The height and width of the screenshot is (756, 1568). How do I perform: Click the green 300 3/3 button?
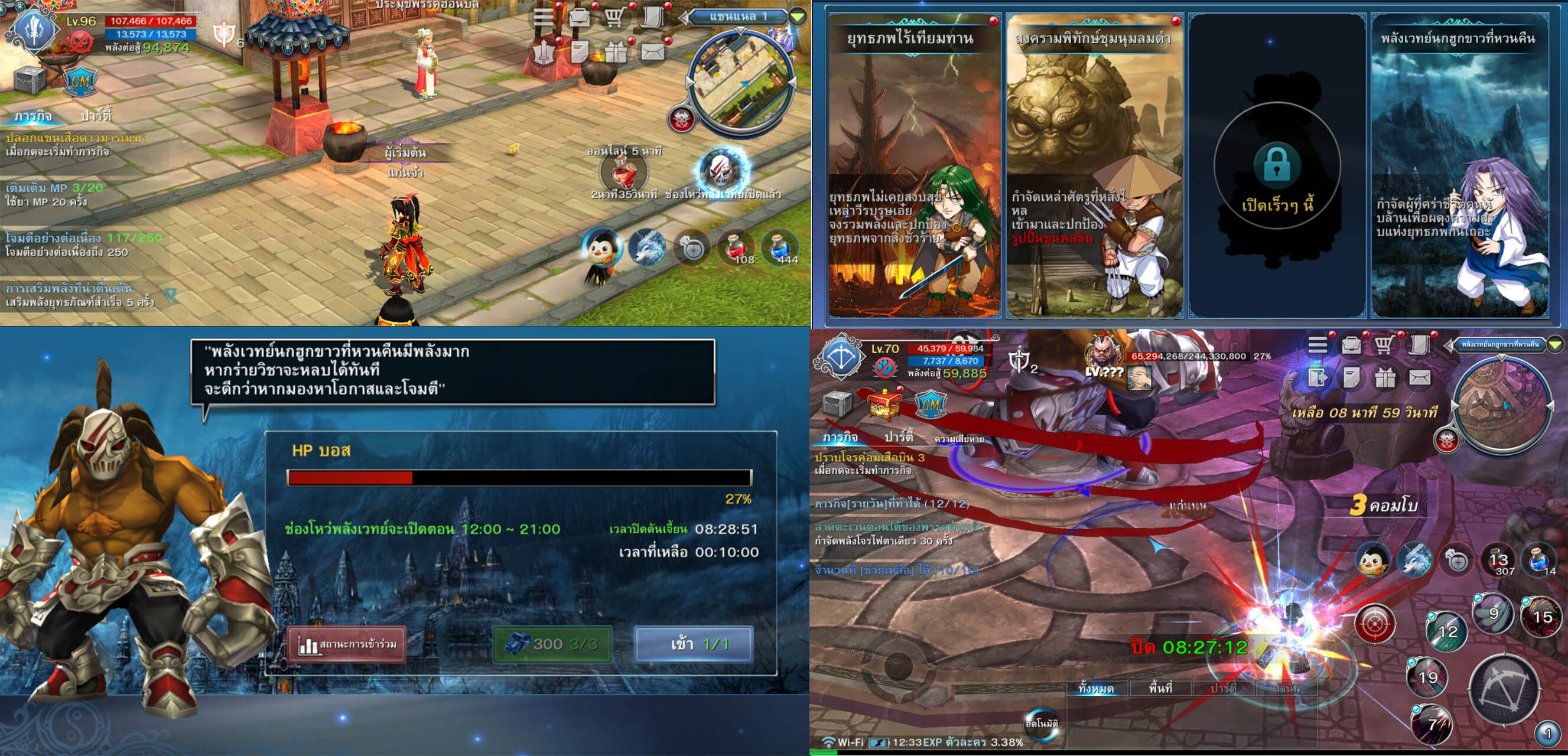[x=552, y=644]
